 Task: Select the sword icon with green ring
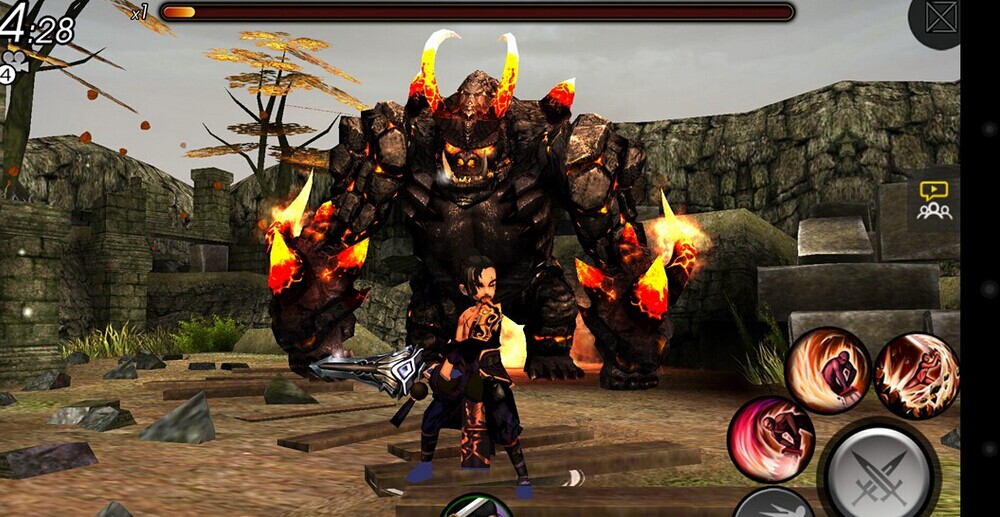tap(477, 507)
